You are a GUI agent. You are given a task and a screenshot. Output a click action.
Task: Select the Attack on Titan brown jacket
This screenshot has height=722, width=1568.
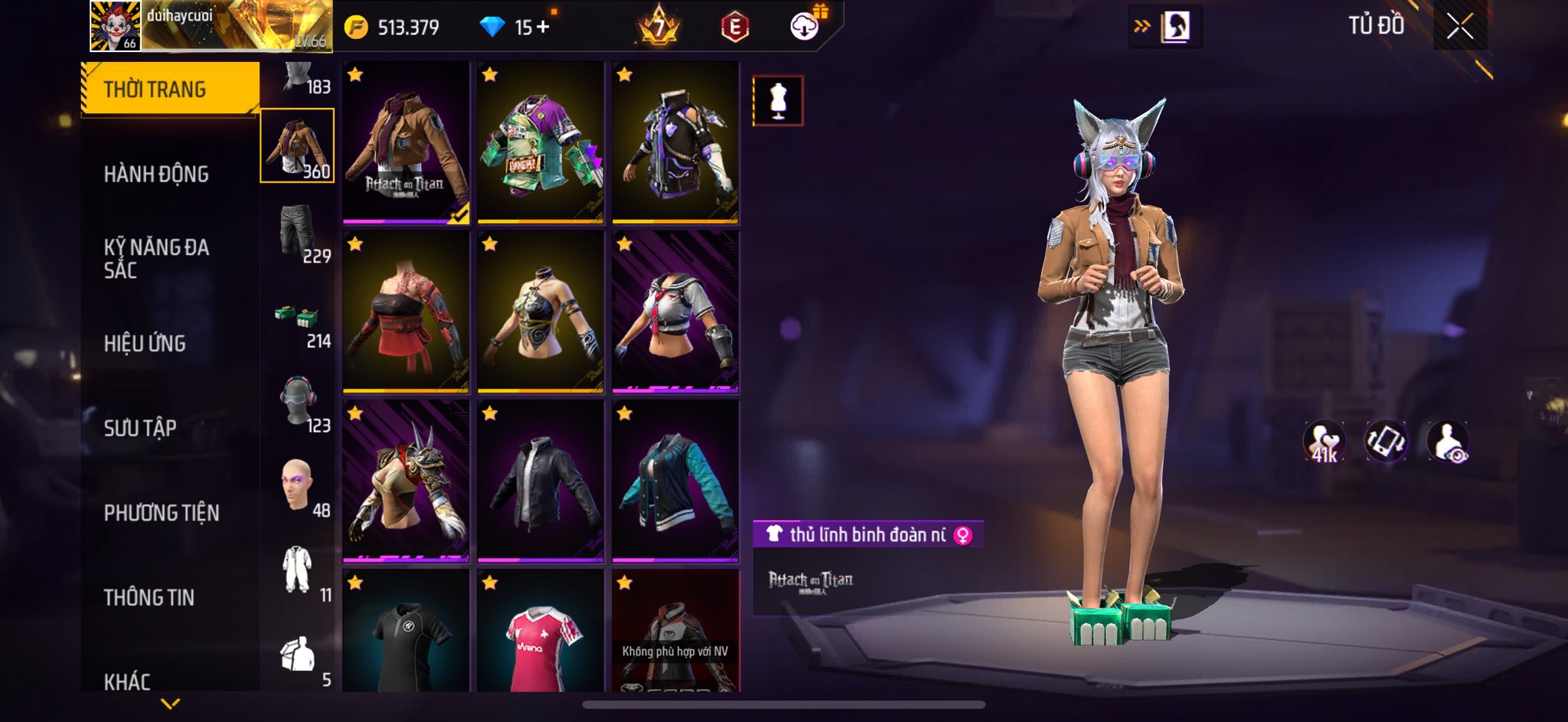click(406, 142)
